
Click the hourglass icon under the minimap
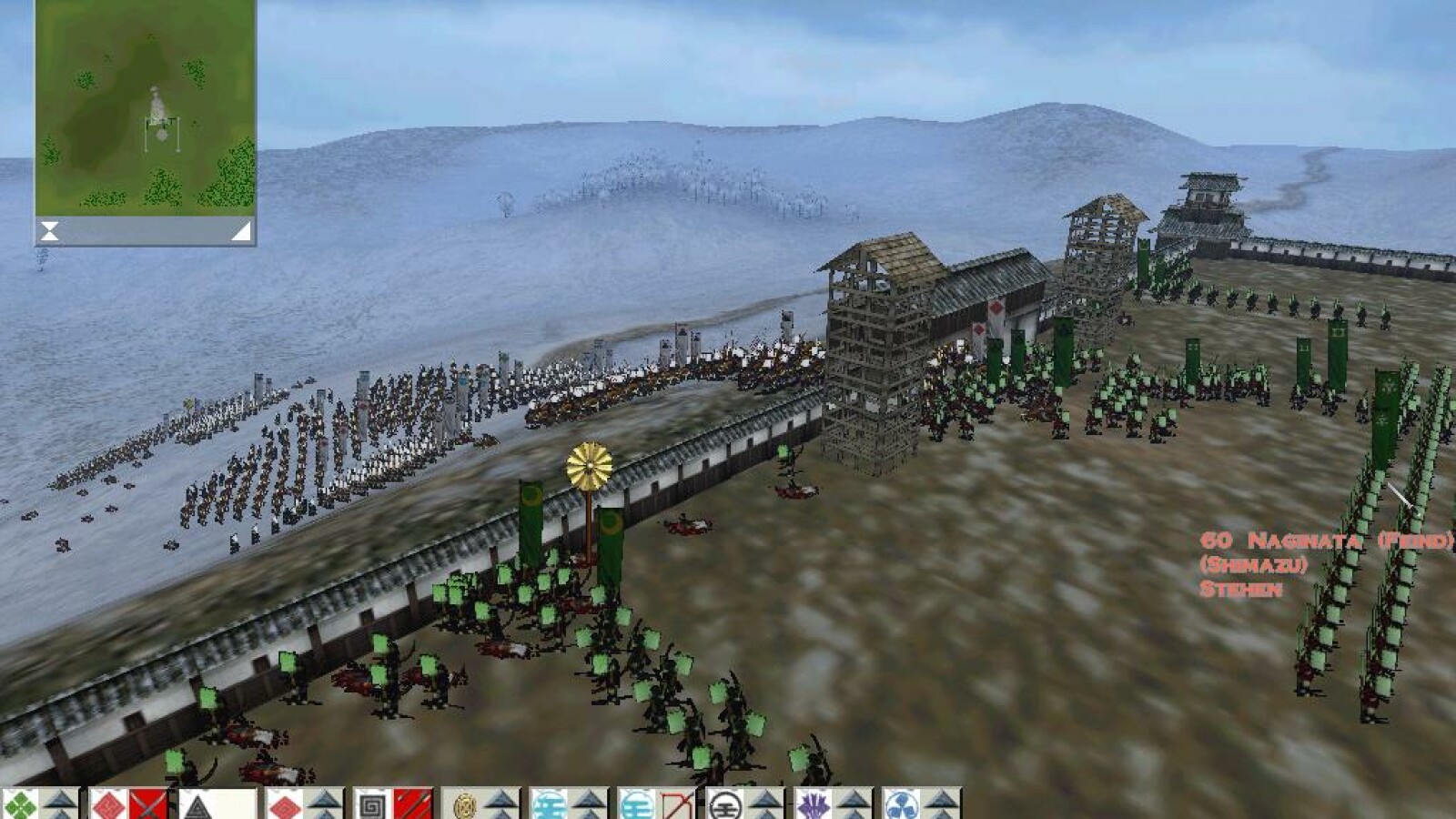pyautogui.click(x=49, y=231)
